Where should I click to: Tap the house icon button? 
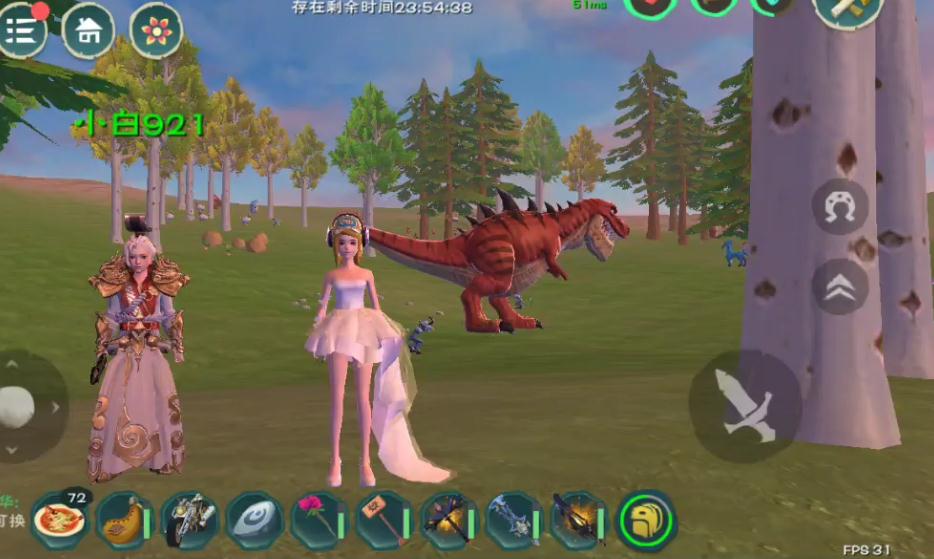tap(88, 31)
